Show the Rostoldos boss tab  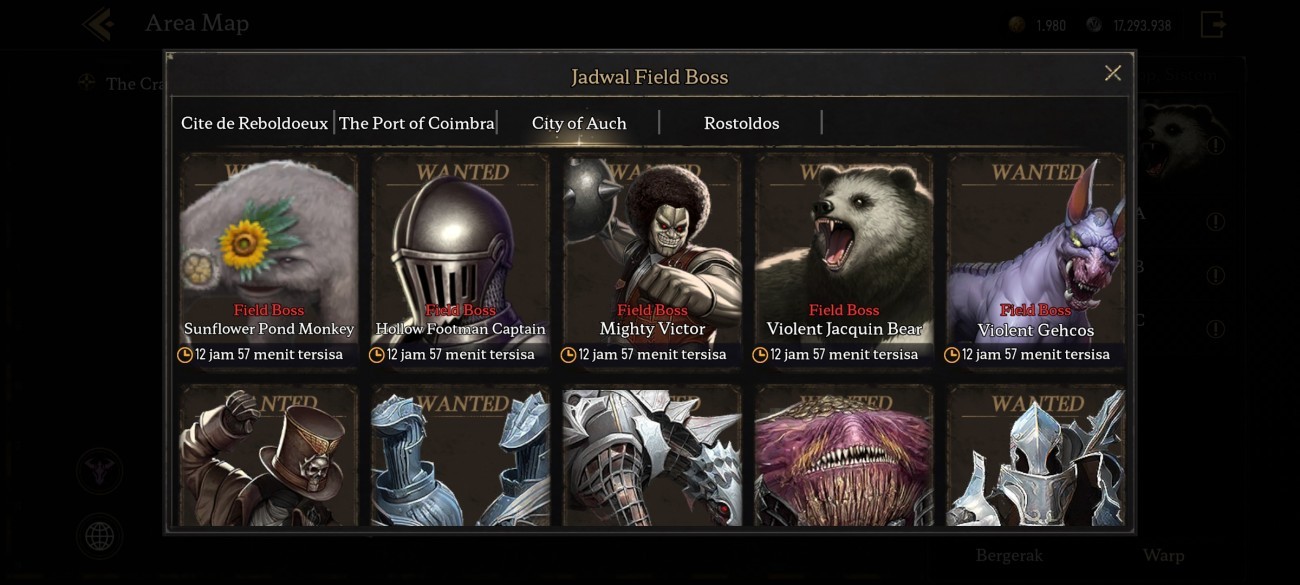click(741, 123)
